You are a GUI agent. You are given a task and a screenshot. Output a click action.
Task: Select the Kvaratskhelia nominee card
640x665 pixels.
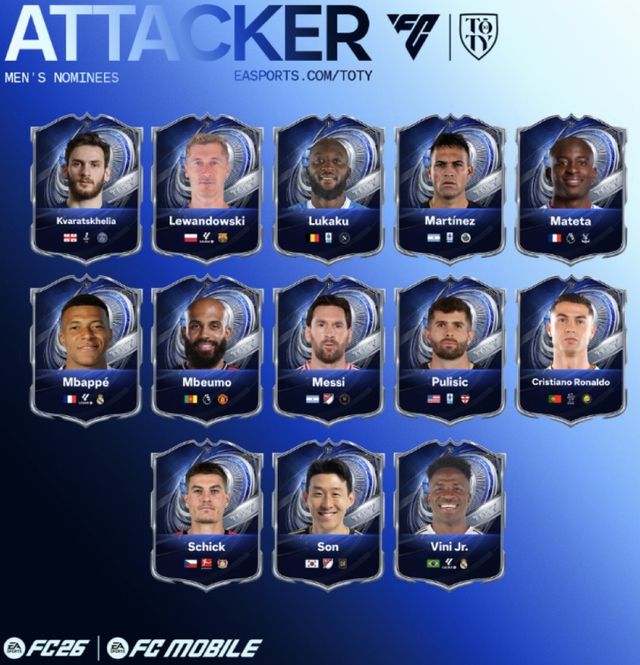[87, 188]
